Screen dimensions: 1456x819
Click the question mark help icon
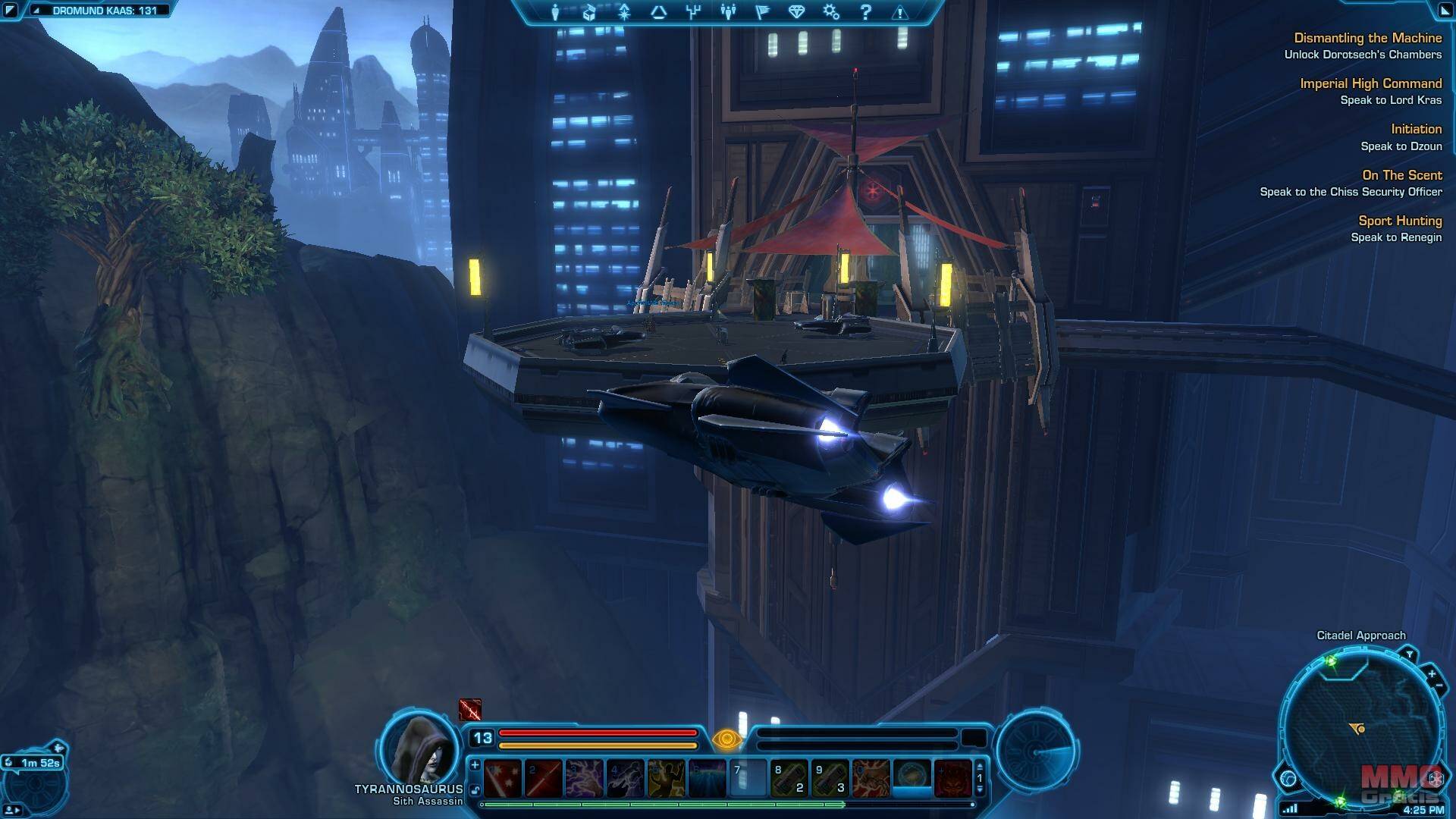point(865,12)
